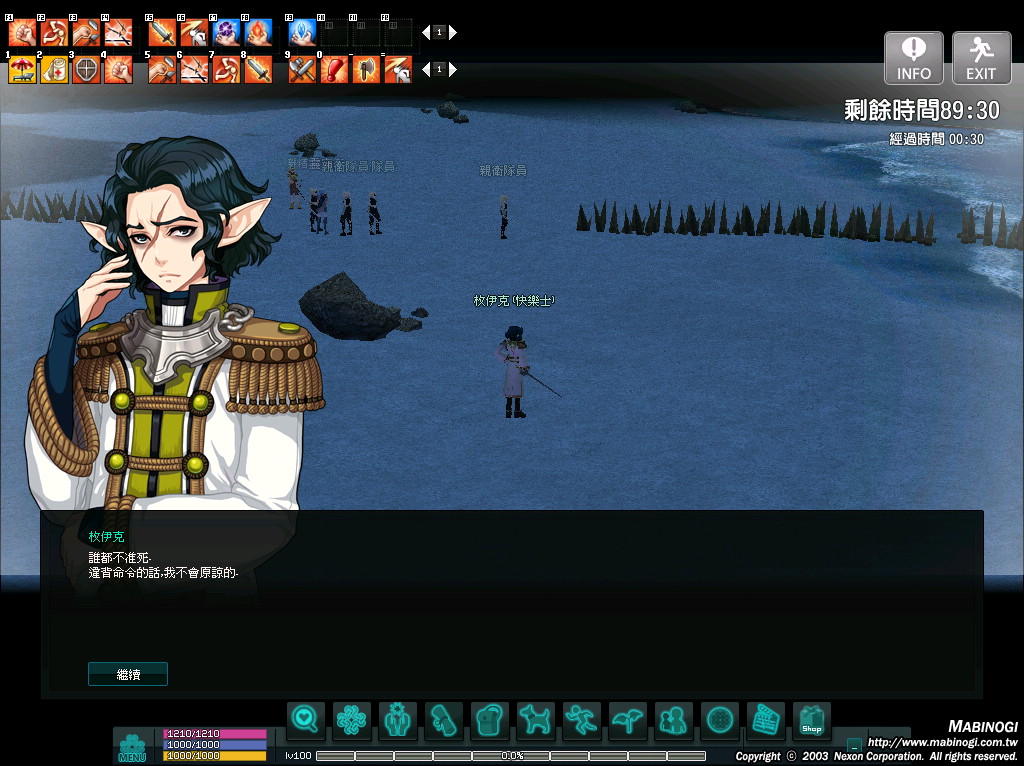Open the character info person icon
1024x766 pixels.
point(398,719)
